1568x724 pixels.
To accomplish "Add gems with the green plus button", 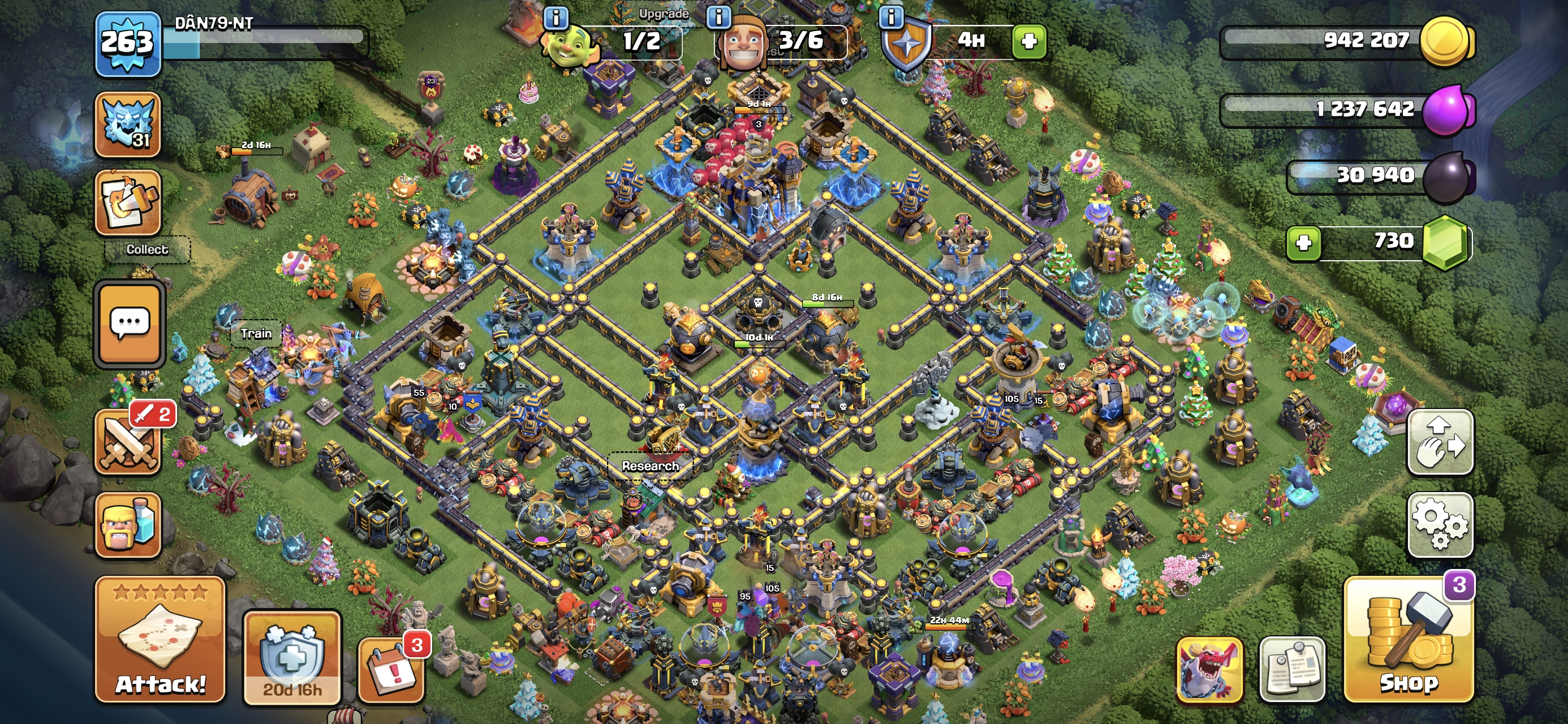I will (1303, 243).
